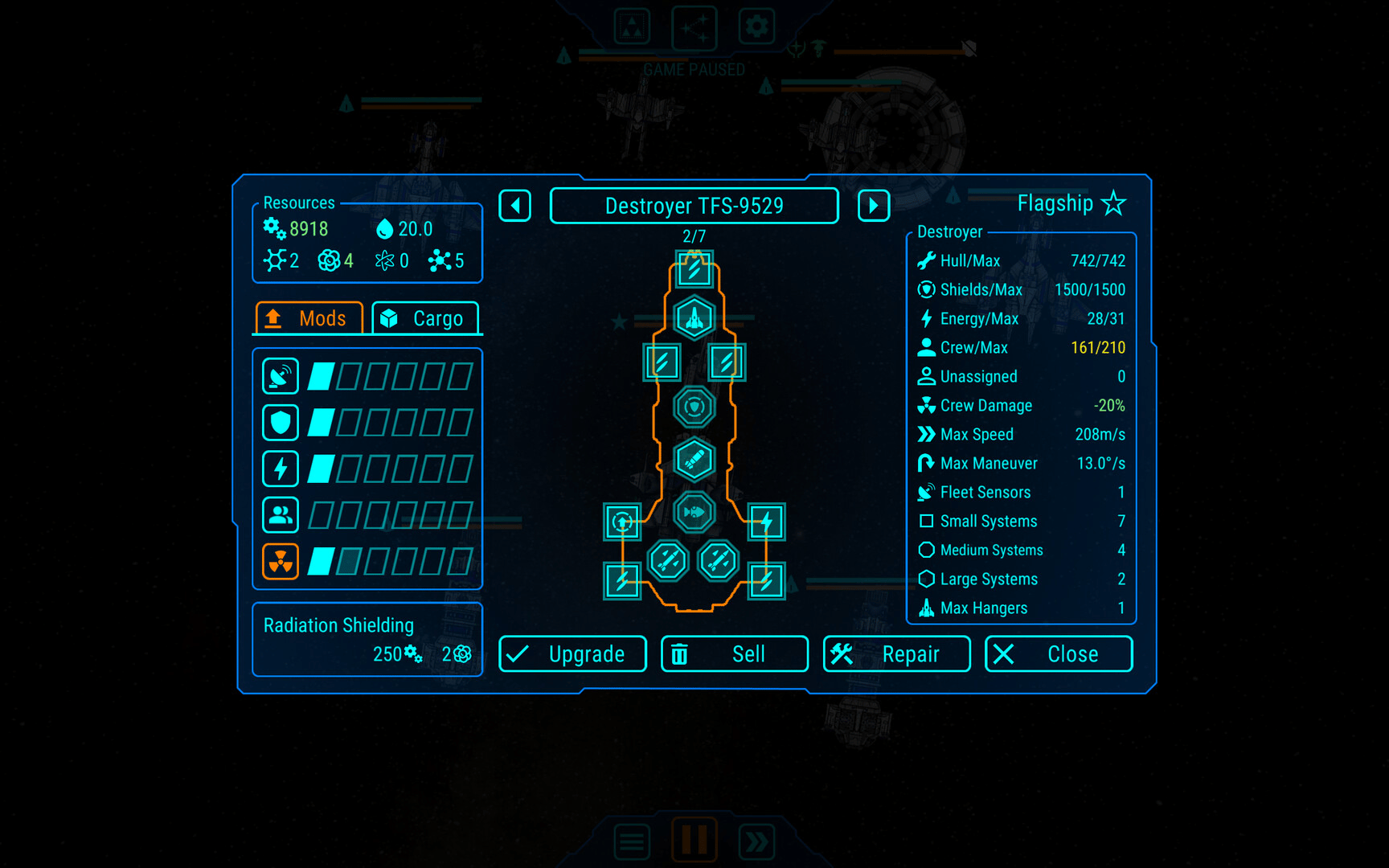This screenshot has width=1389, height=868.
Task: Resume the game with the pause button
Action: click(694, 840)
